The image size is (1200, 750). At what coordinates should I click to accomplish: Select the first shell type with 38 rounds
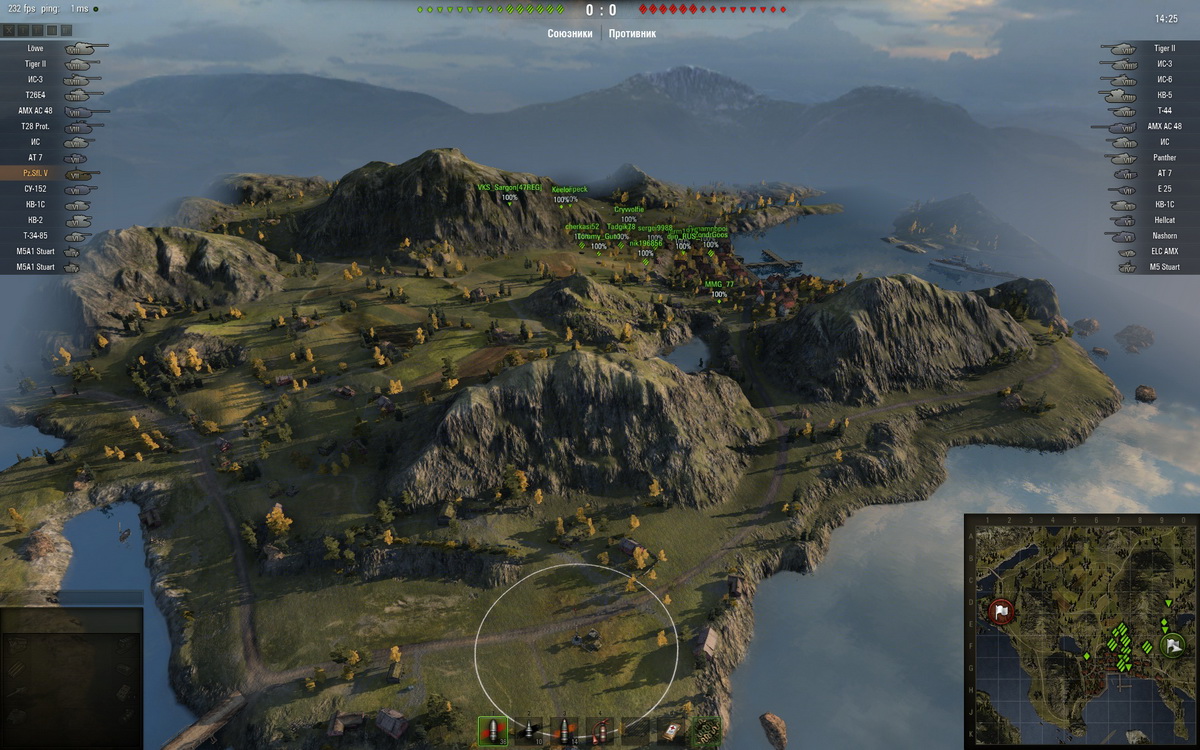493,730
